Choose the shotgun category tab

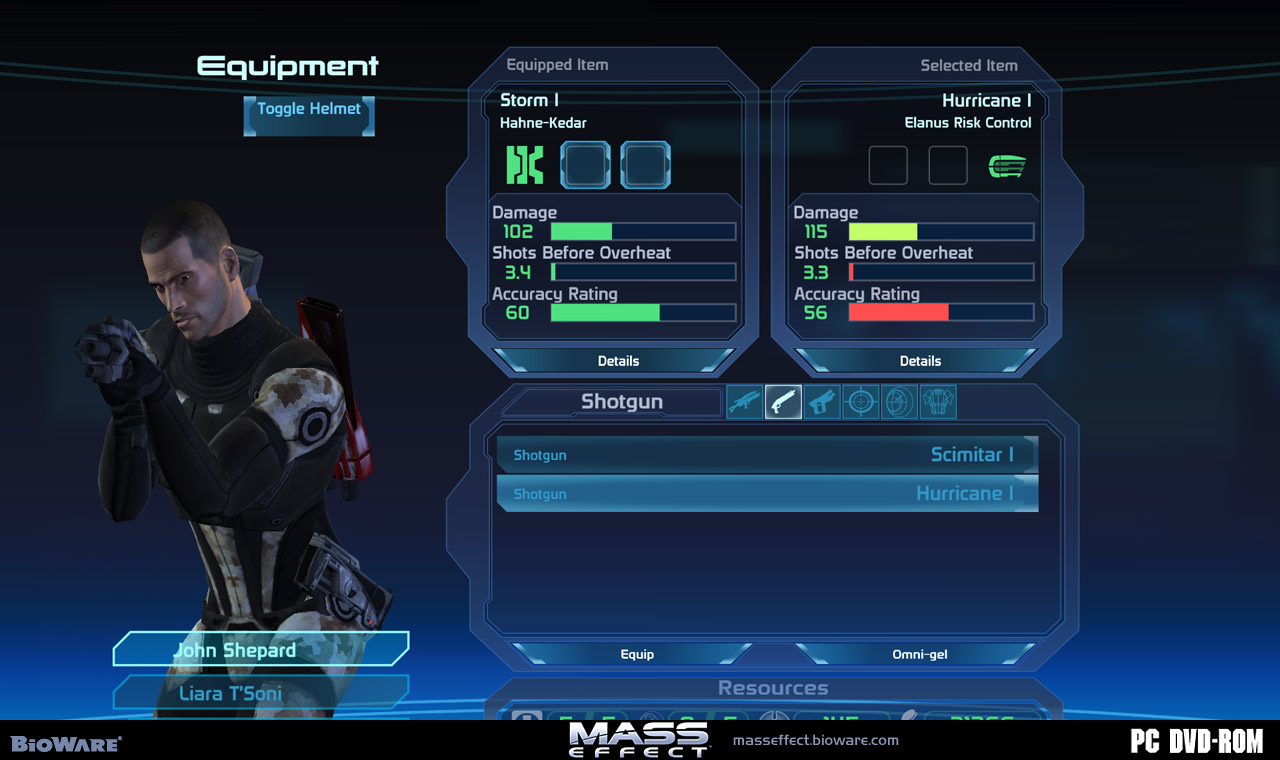coord(783,402)
